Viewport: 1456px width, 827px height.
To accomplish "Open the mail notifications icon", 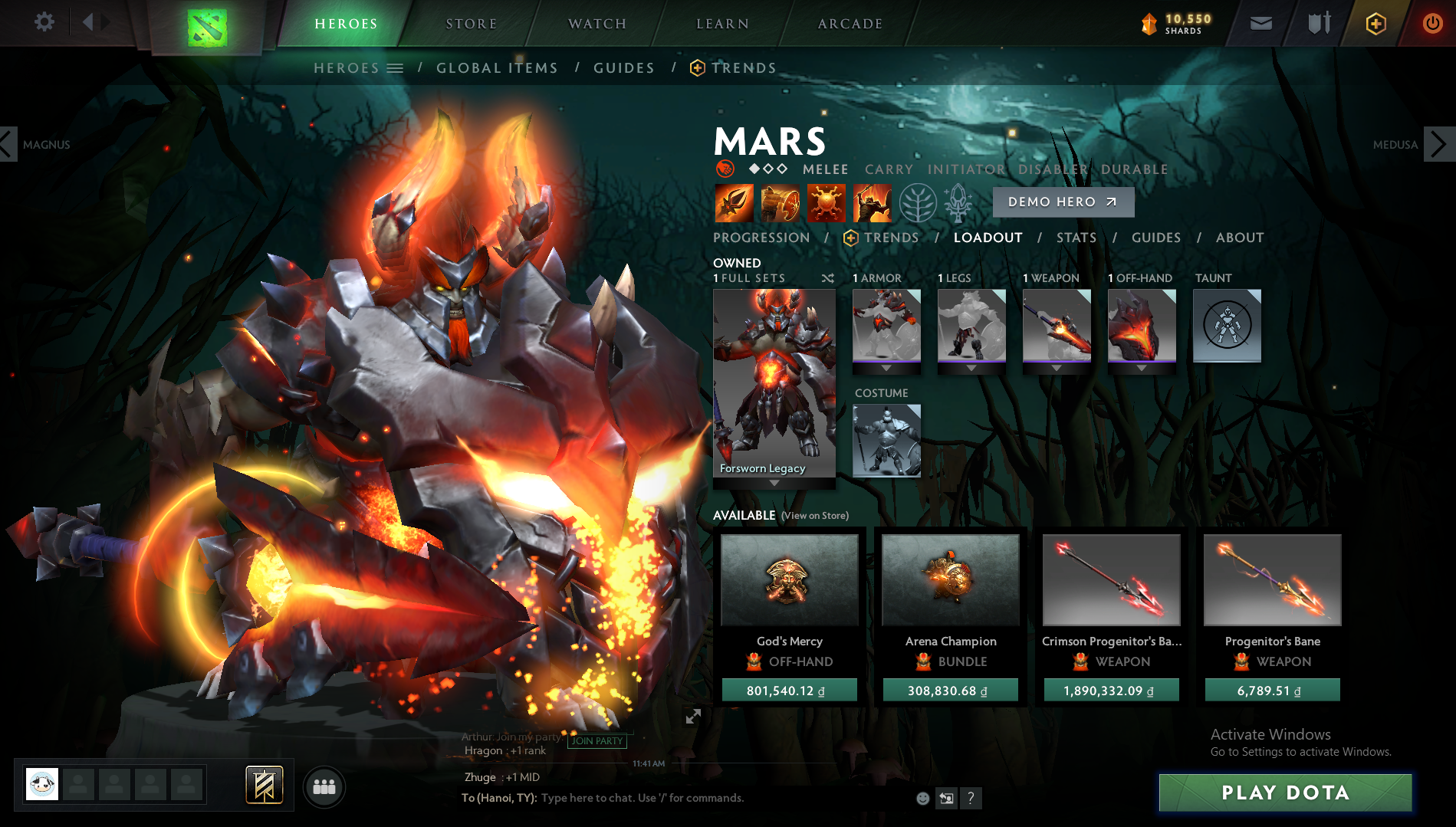I will [1260, 22].
